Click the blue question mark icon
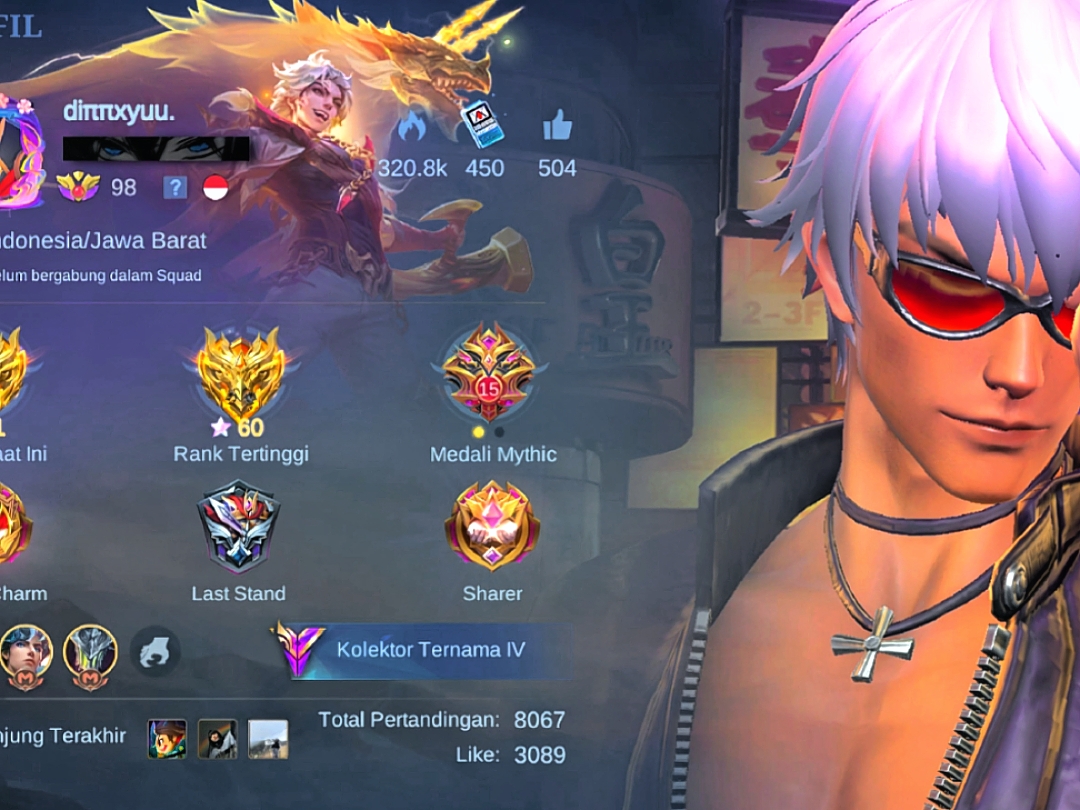The height and width of the screenshot is (810, 1080). pyautogui.click(x=175, y=187)
